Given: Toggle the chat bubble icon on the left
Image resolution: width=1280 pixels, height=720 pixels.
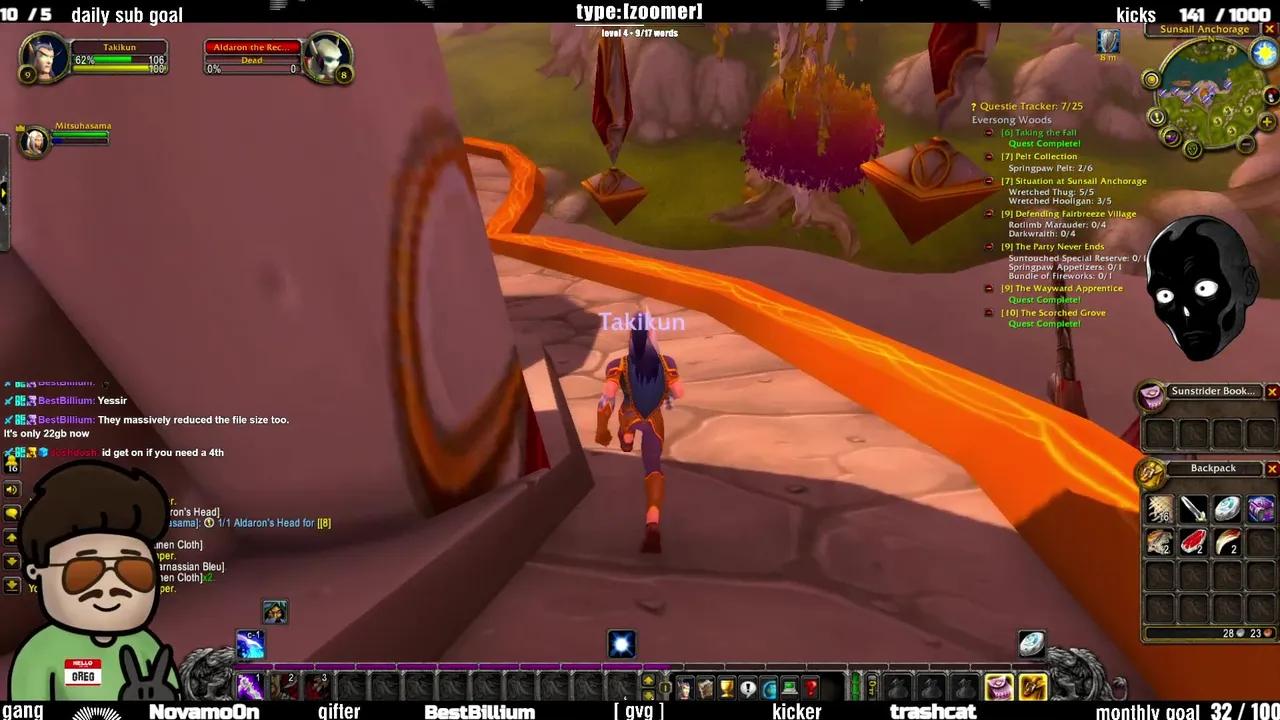Looking at the screenshot, I should pos(11,511).
